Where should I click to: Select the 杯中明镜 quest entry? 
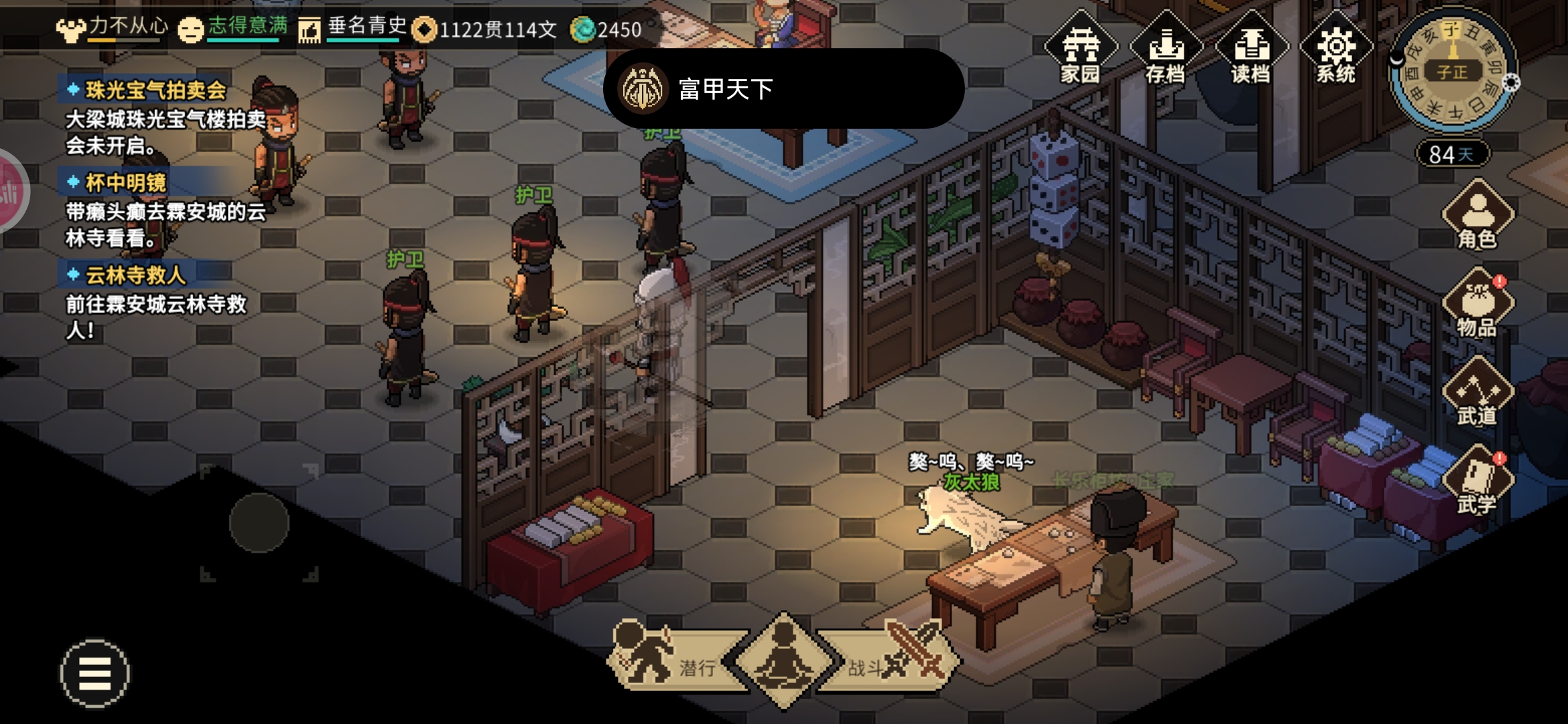tap(126, 182)
